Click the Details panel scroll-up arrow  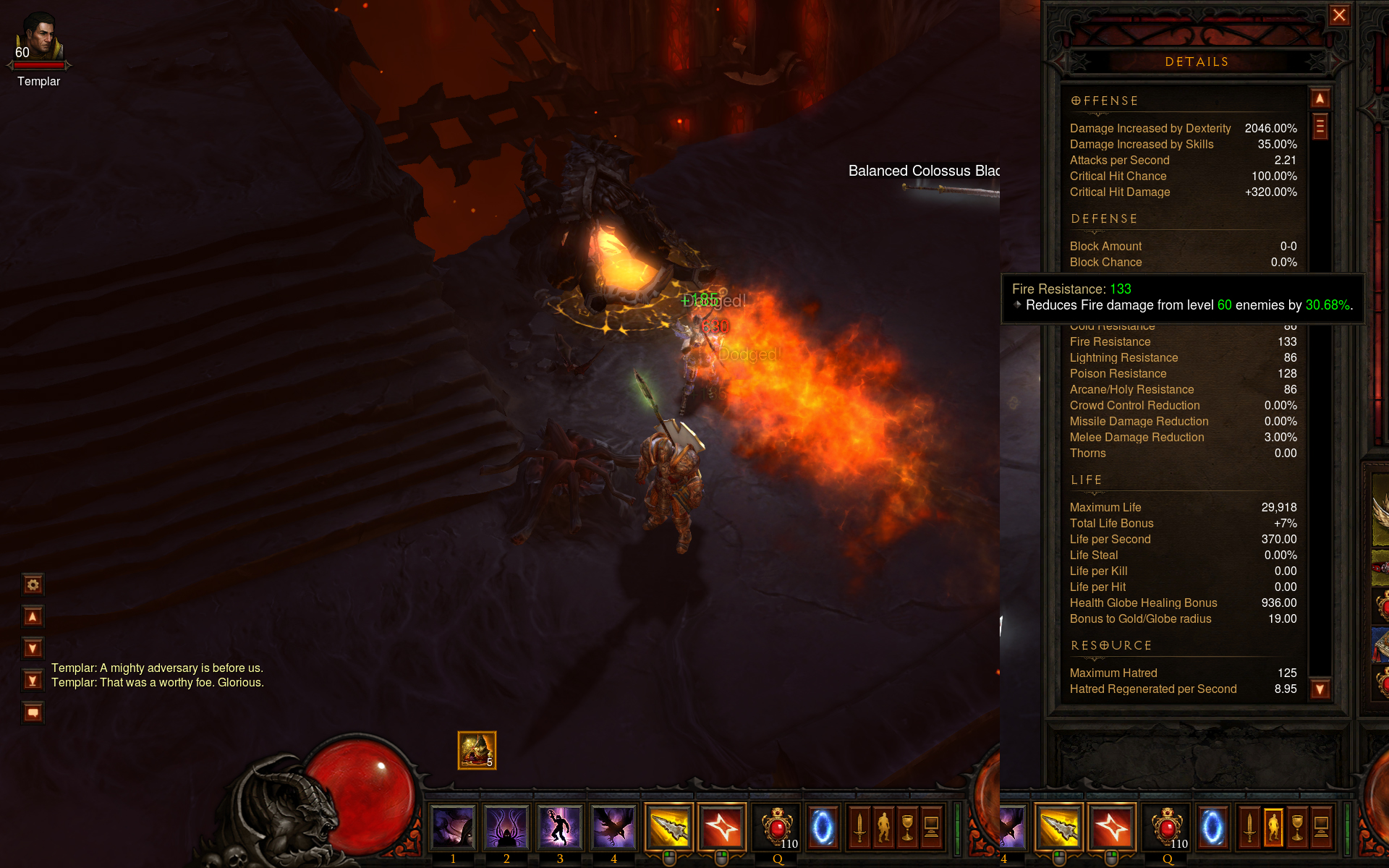(x=1320, y=99)
